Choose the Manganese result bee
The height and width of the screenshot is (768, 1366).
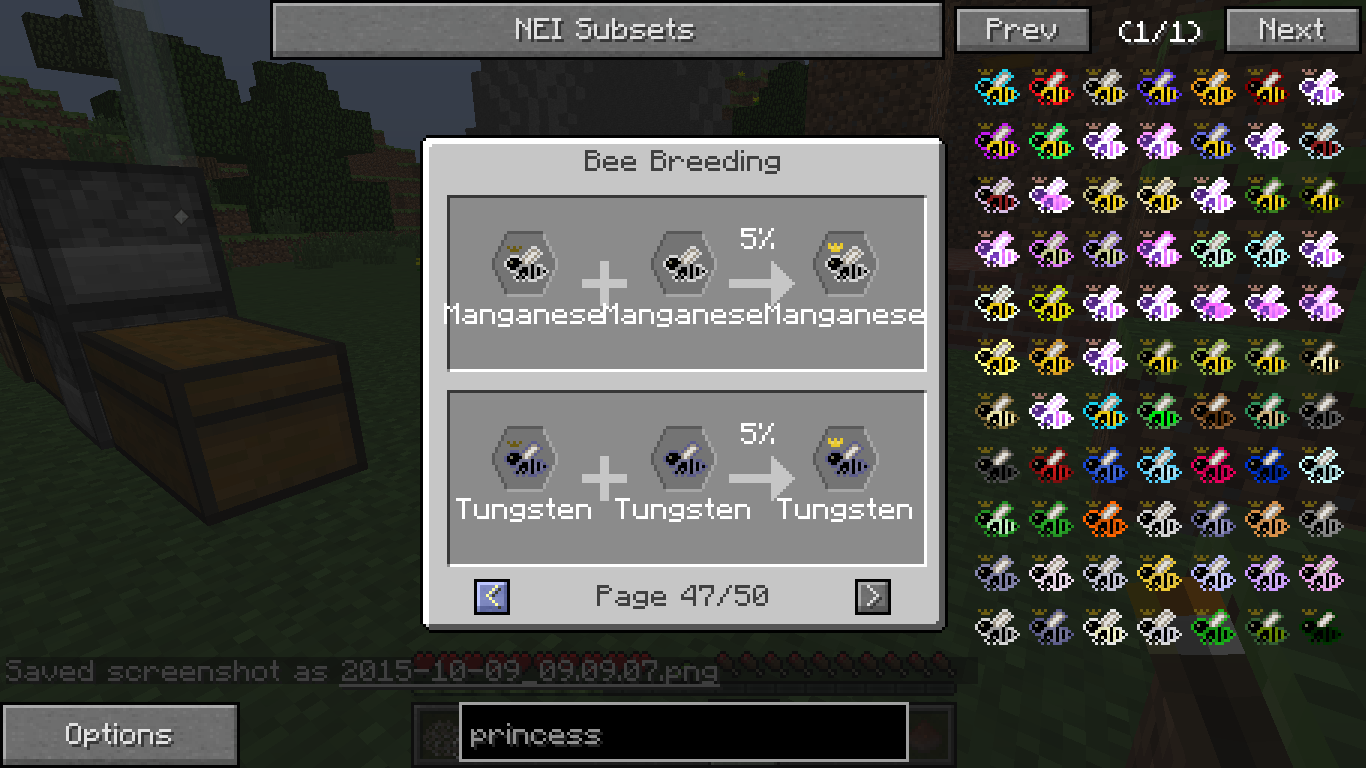845,266
